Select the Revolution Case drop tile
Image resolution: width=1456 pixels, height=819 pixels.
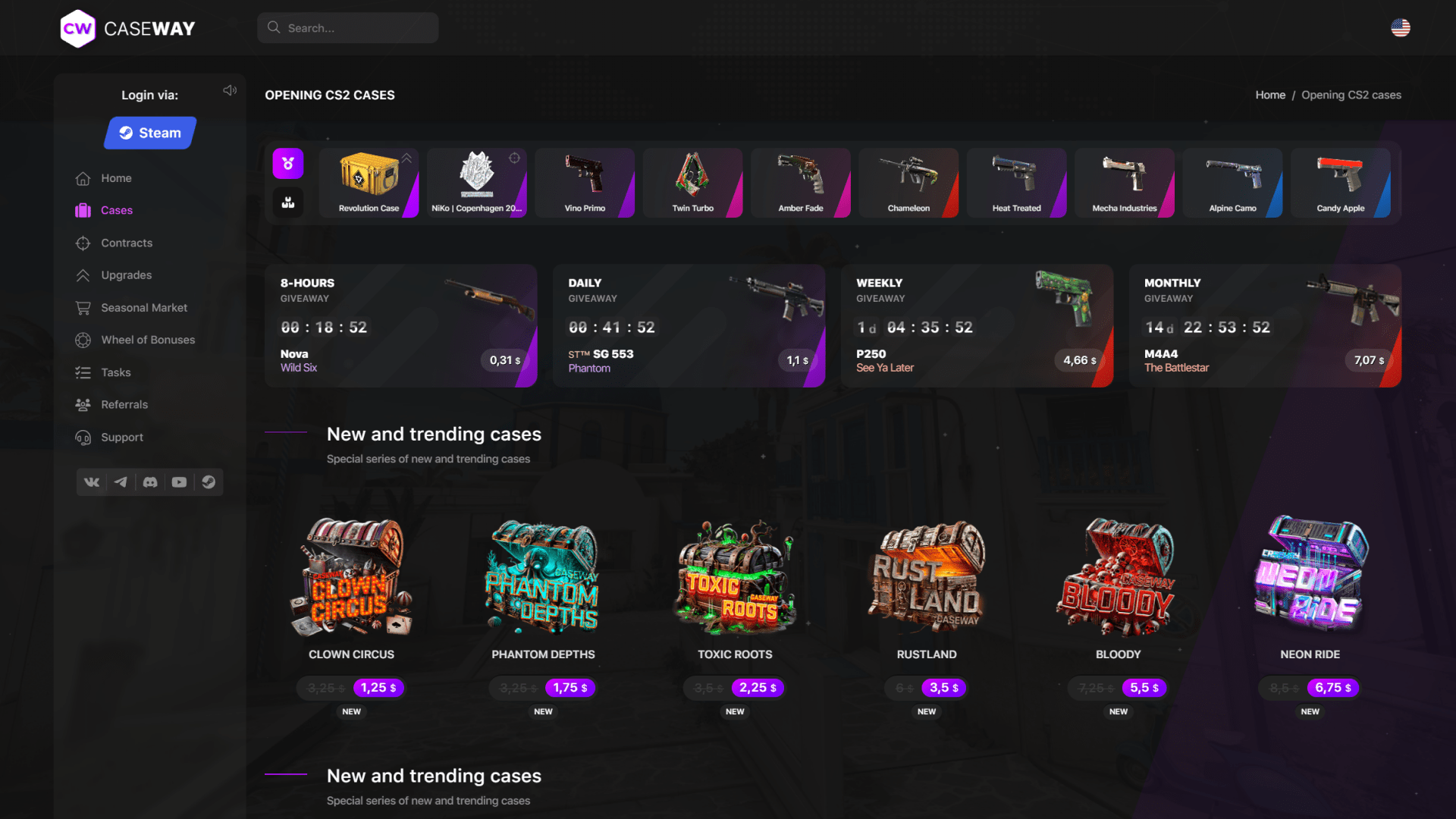[369, 183]
